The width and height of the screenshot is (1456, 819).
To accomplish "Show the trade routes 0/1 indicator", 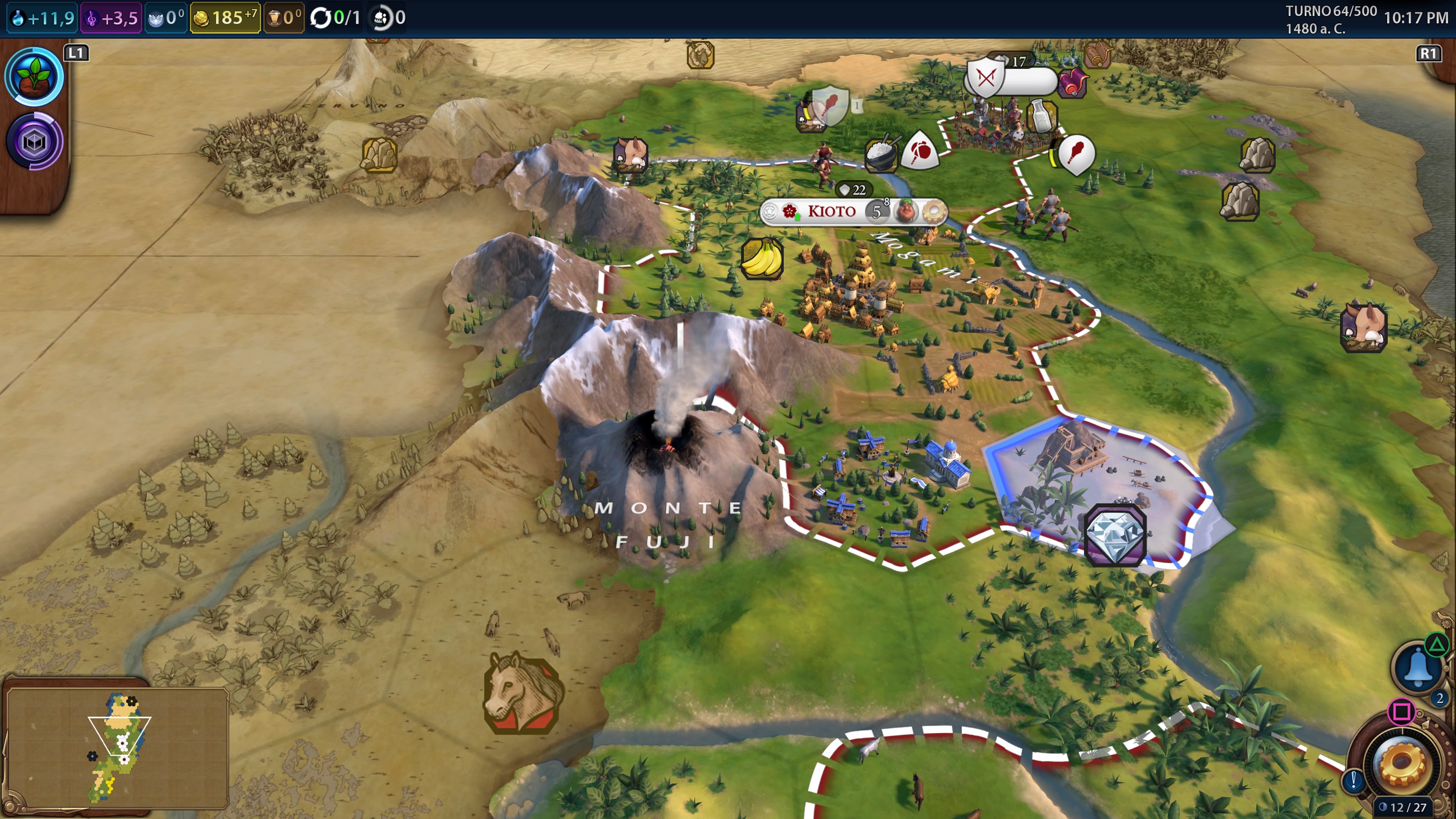I will coord(336,18).
